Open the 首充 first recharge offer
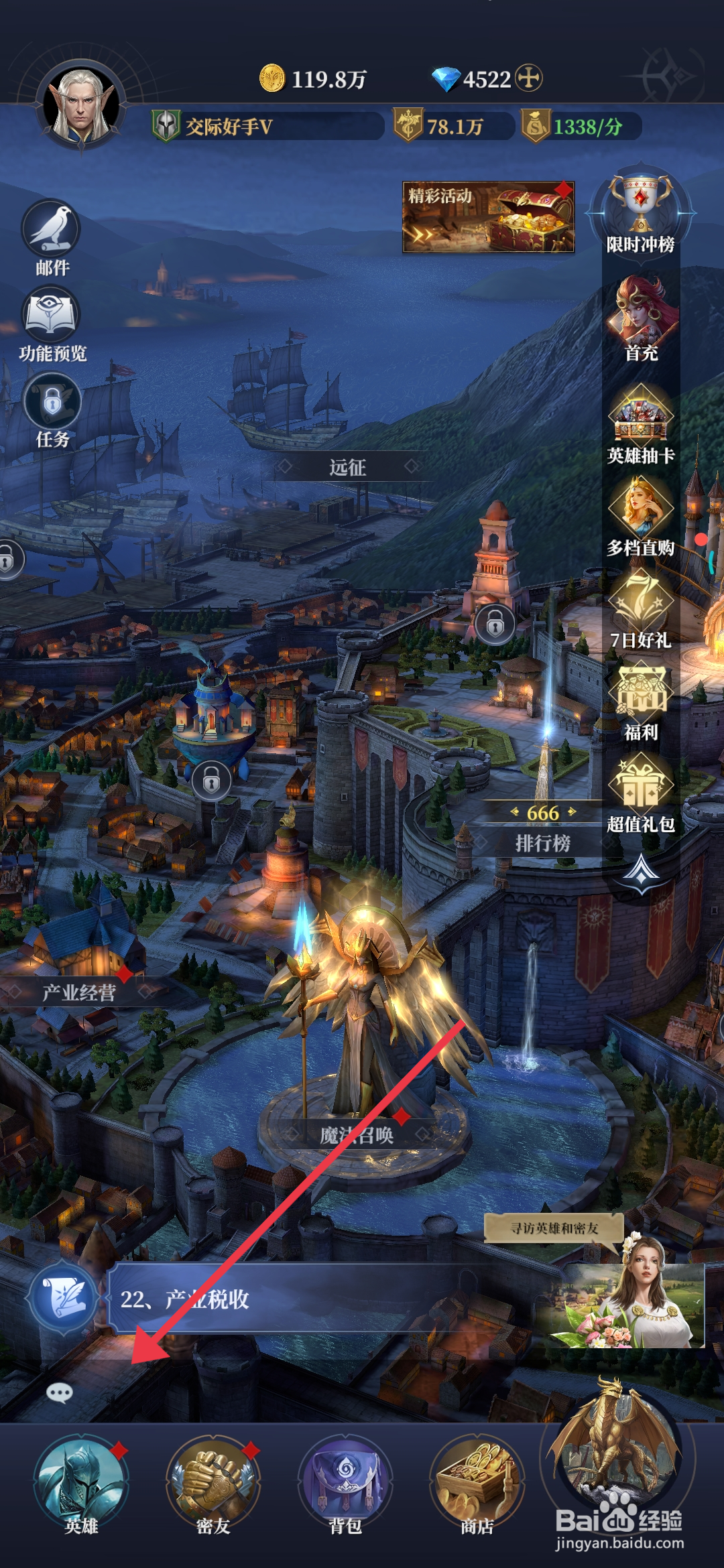This screenshot has height=1568, width=724. [x=642, y=313]
